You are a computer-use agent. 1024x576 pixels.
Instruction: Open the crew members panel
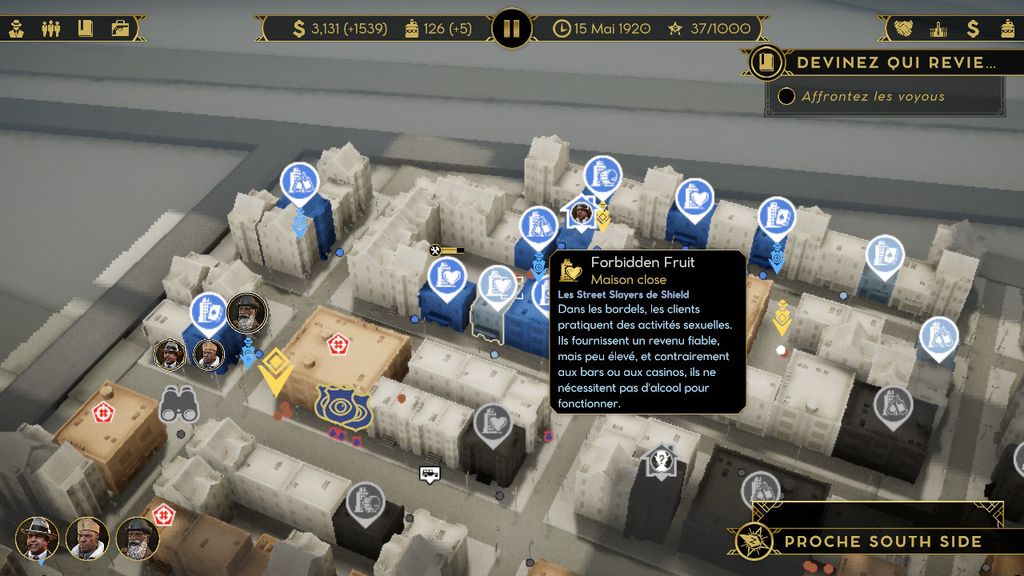pos(51,28)
